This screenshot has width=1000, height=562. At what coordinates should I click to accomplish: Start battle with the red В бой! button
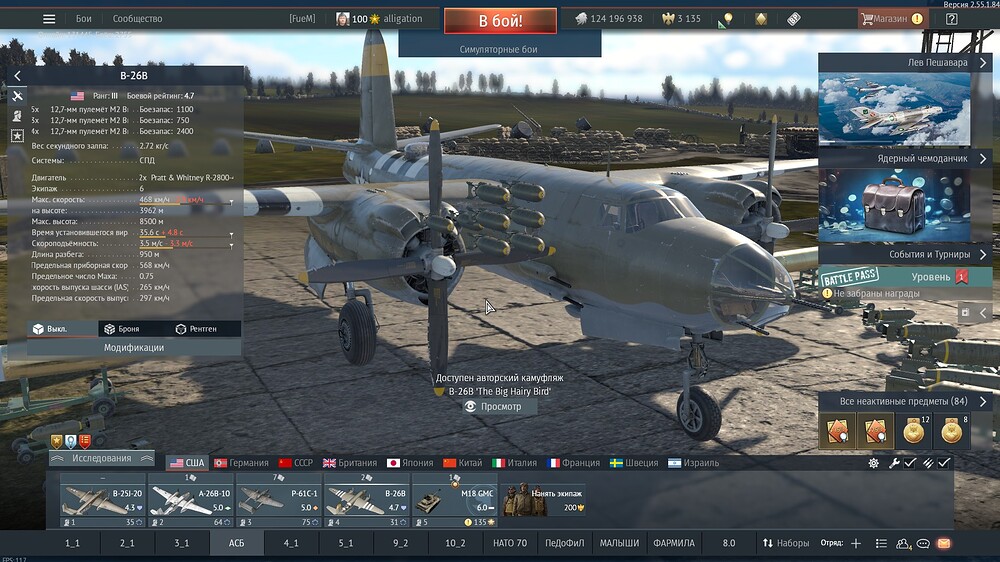pos(499,20)
